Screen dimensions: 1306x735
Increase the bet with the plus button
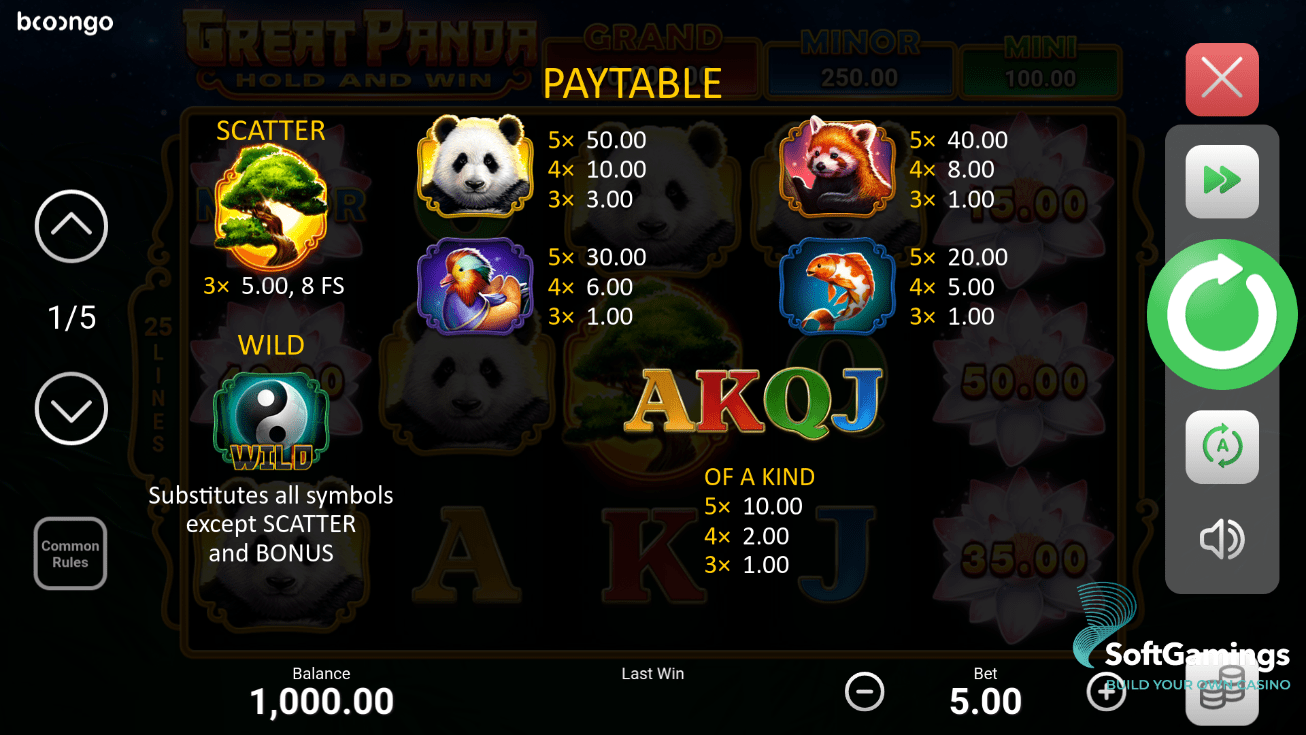1106,691
